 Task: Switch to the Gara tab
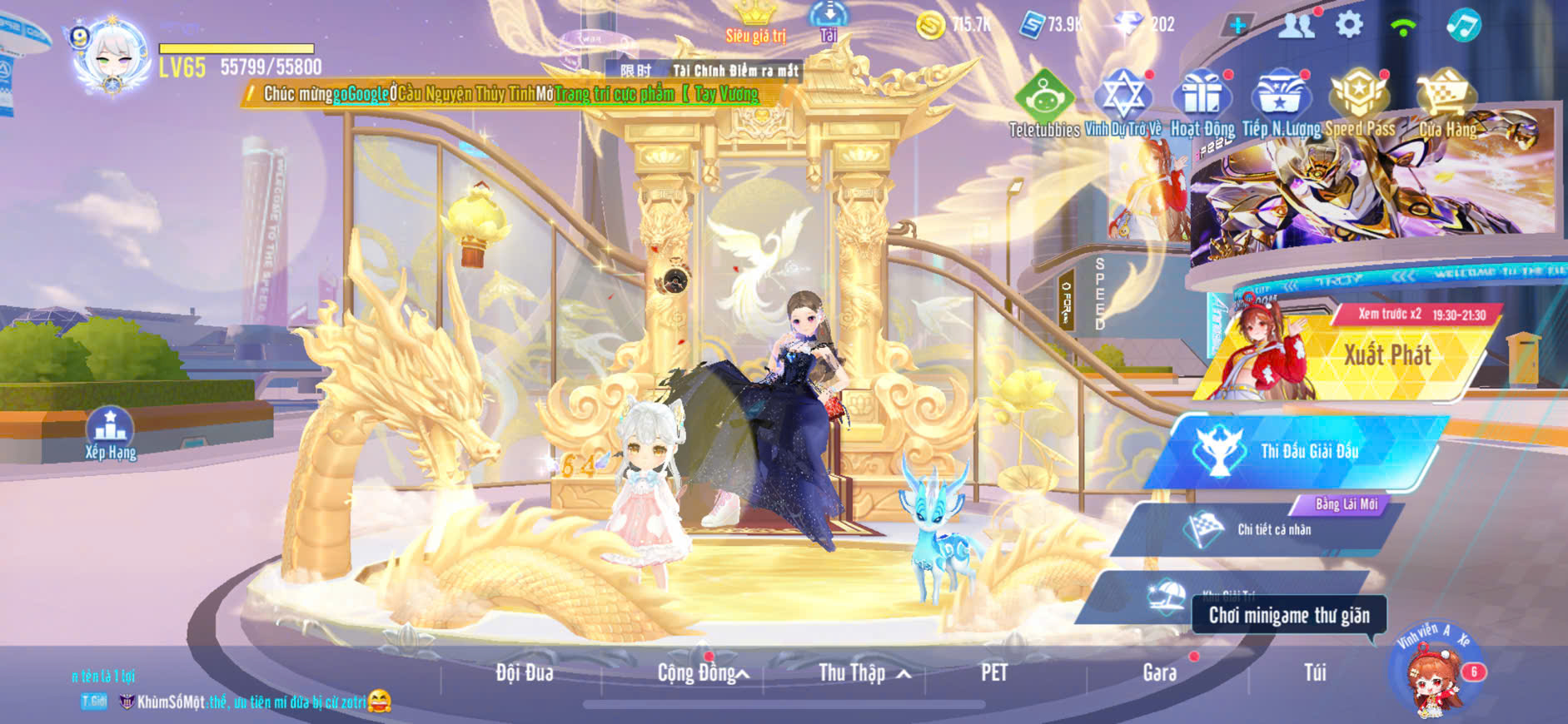tap(1159, 672)
